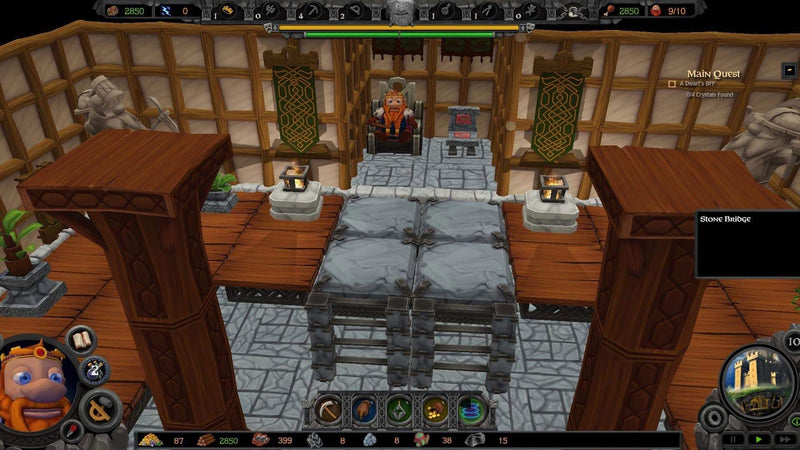Collapse the Main Quest panel
The width and height of the screenshot is (800, 450).
pos(790,72)
